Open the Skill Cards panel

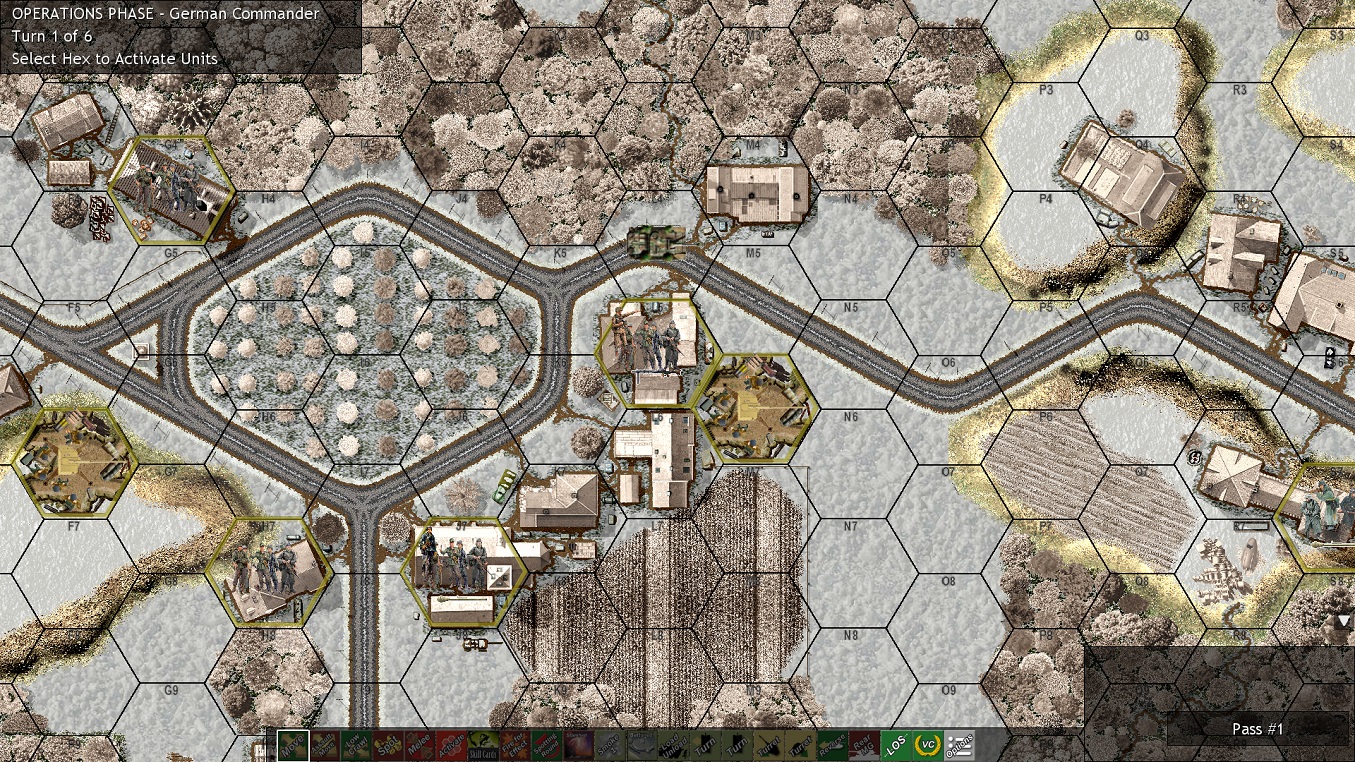point(482,744)
